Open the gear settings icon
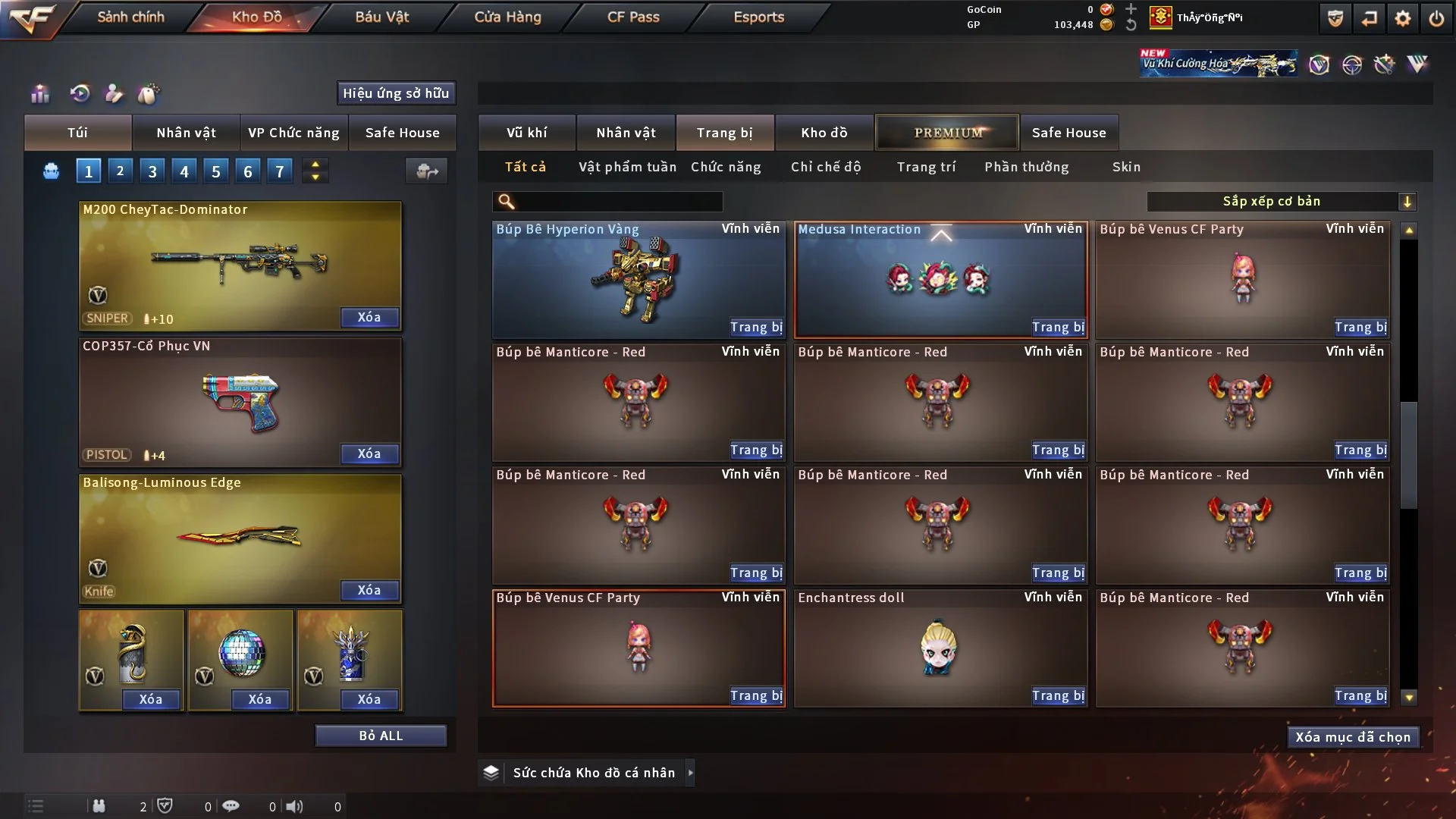 (x=1403, y=18)
